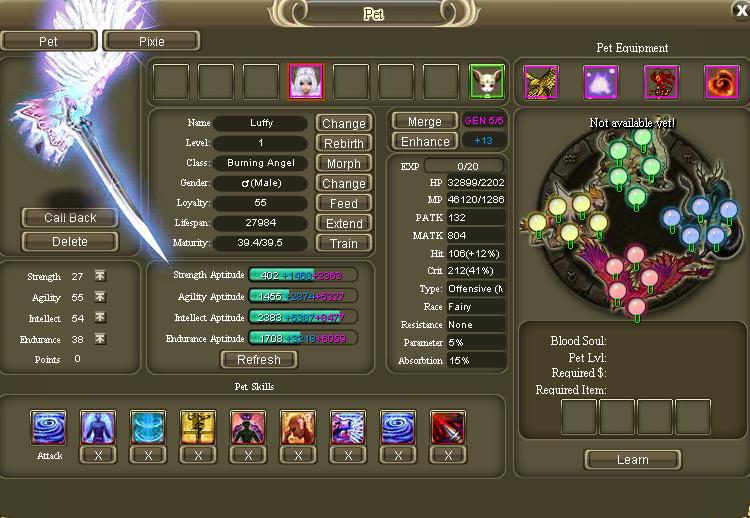Close the Pet window
750x518 pixels.
tap(740, 9)
